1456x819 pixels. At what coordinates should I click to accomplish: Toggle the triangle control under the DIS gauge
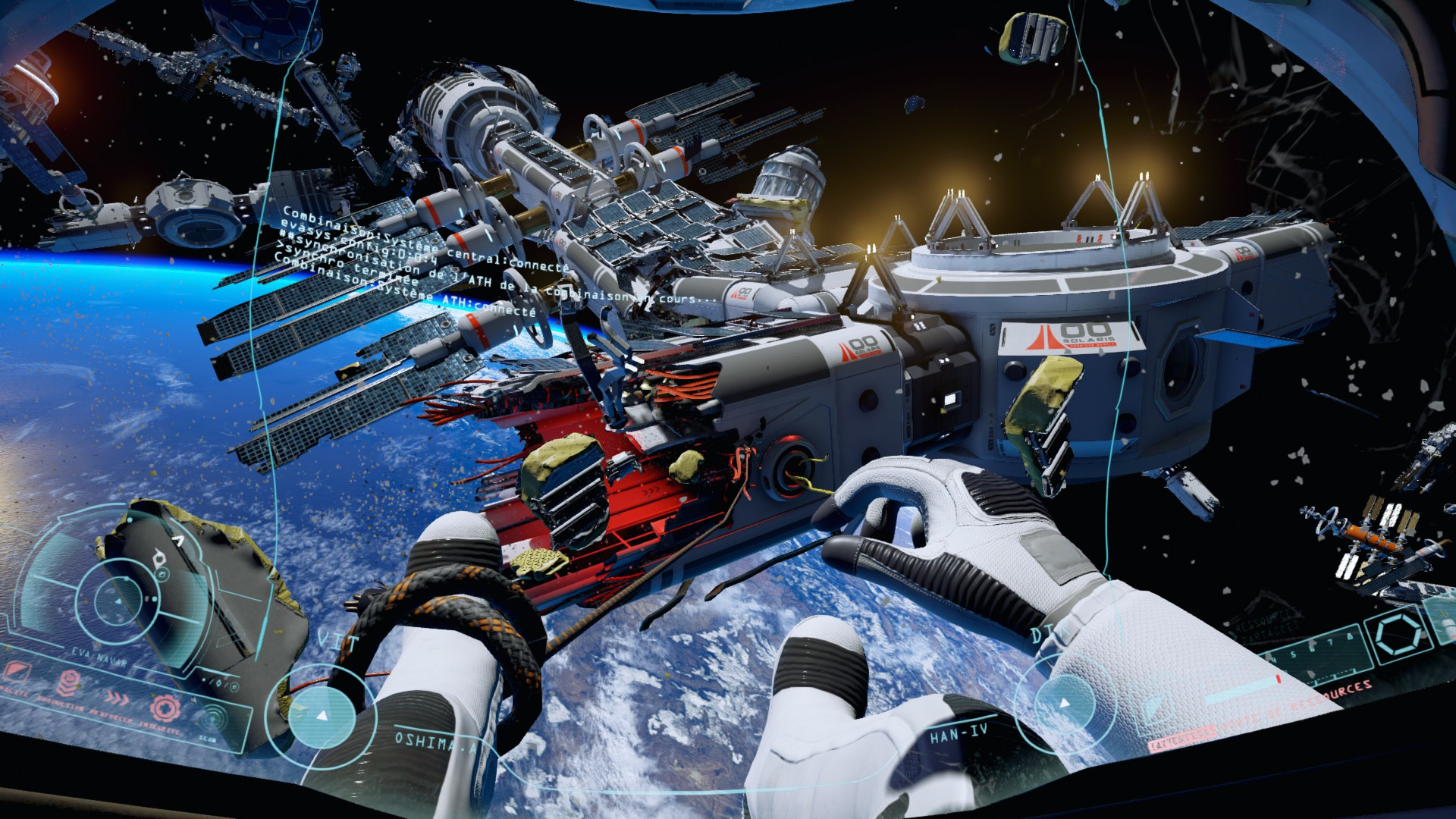(1064, 703)
